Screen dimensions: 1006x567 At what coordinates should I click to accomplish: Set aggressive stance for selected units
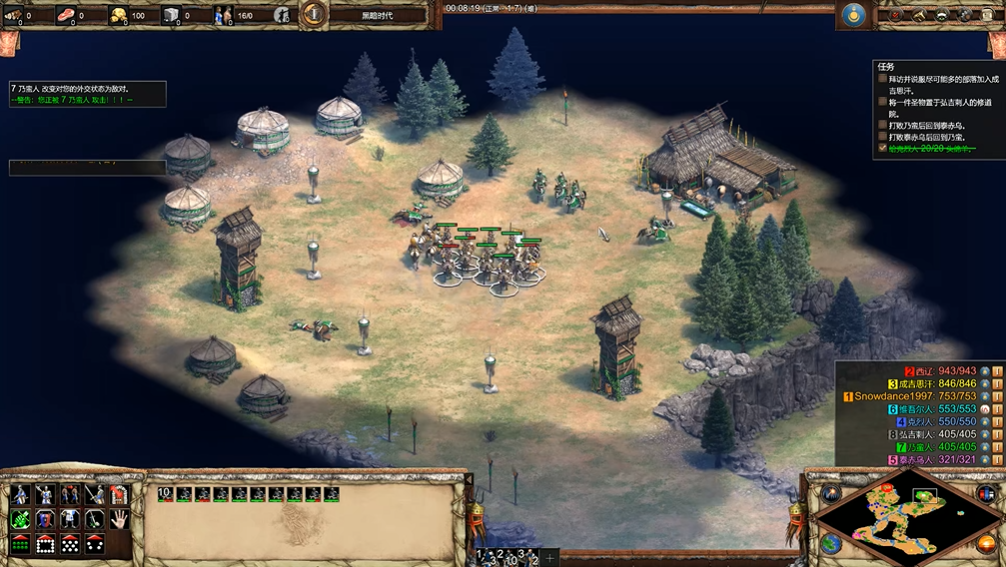click(21, 495)
